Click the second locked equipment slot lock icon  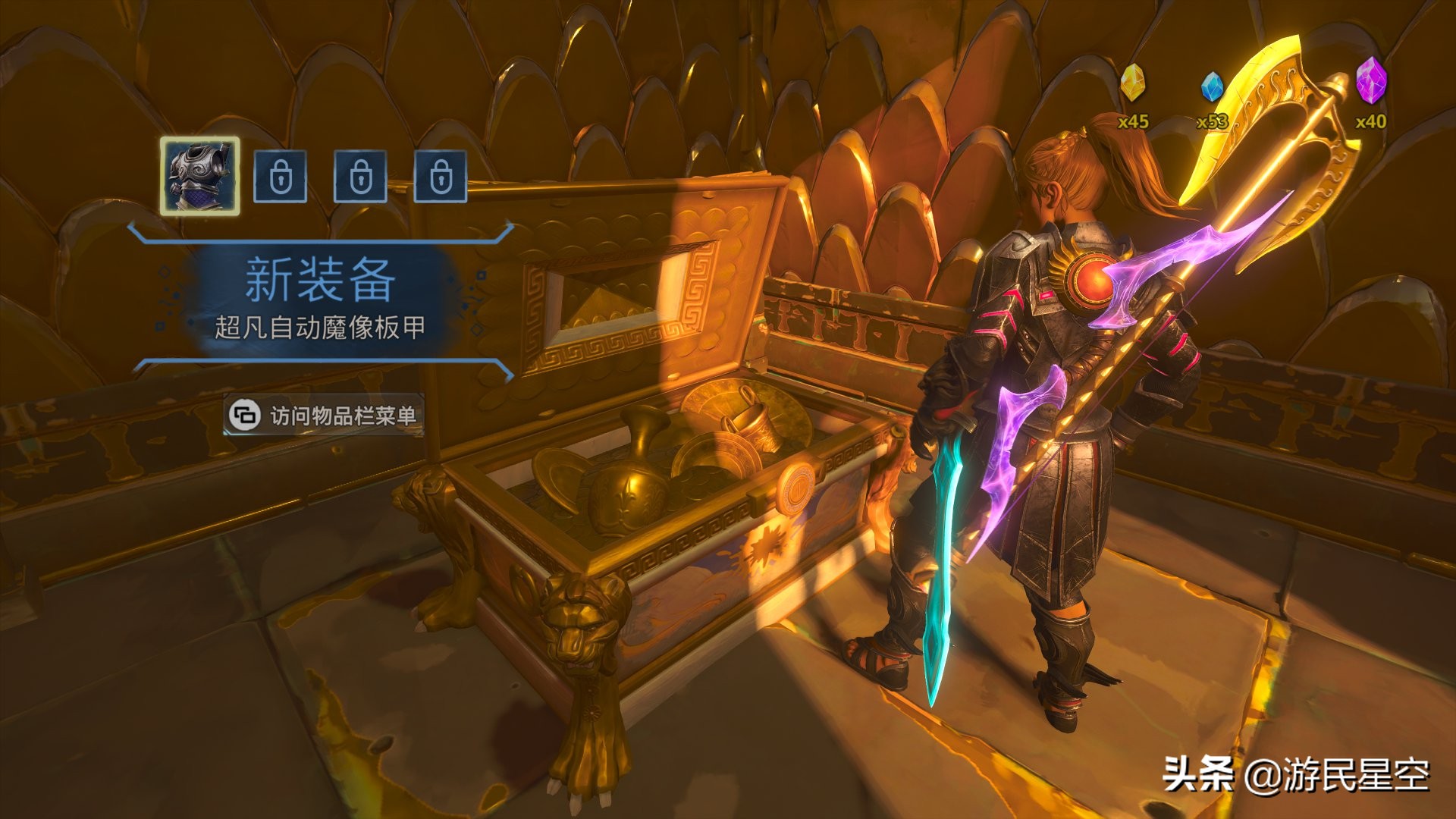(359, 177)
